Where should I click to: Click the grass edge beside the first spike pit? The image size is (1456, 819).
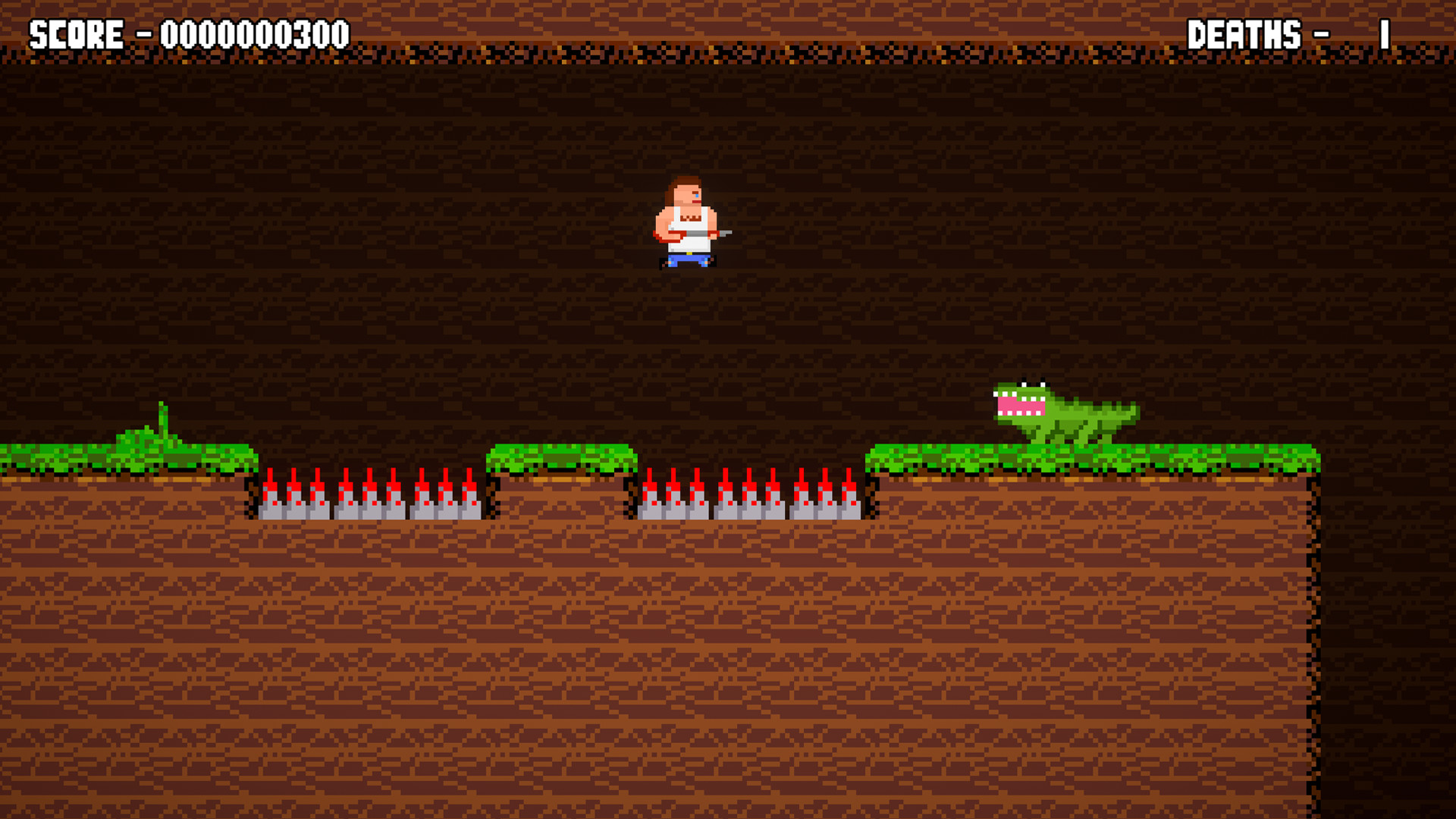243,455
